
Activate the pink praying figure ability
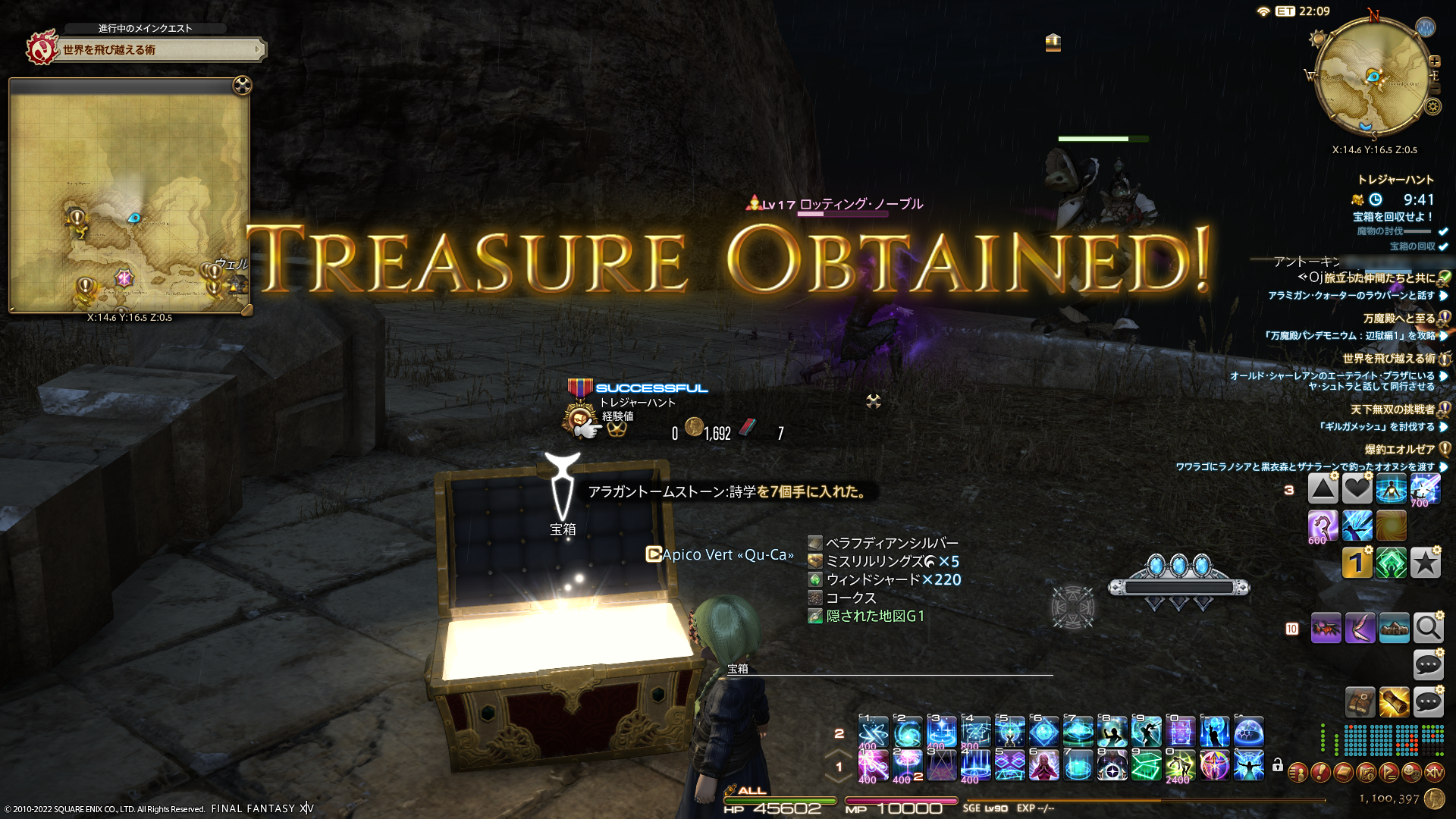click(x=1043, y=766)
